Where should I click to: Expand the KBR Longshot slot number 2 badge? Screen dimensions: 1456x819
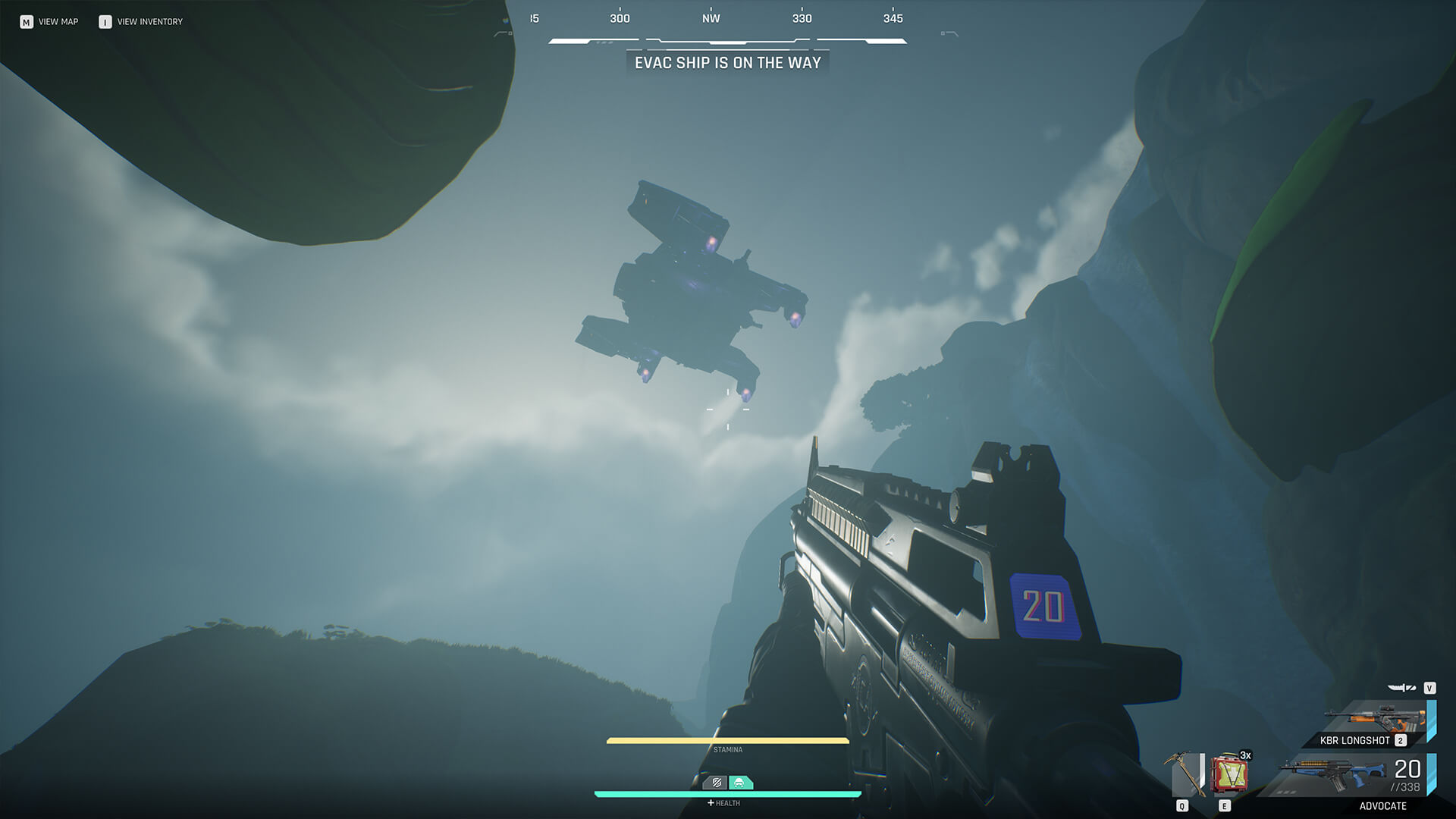click(x=1401, y=740)
